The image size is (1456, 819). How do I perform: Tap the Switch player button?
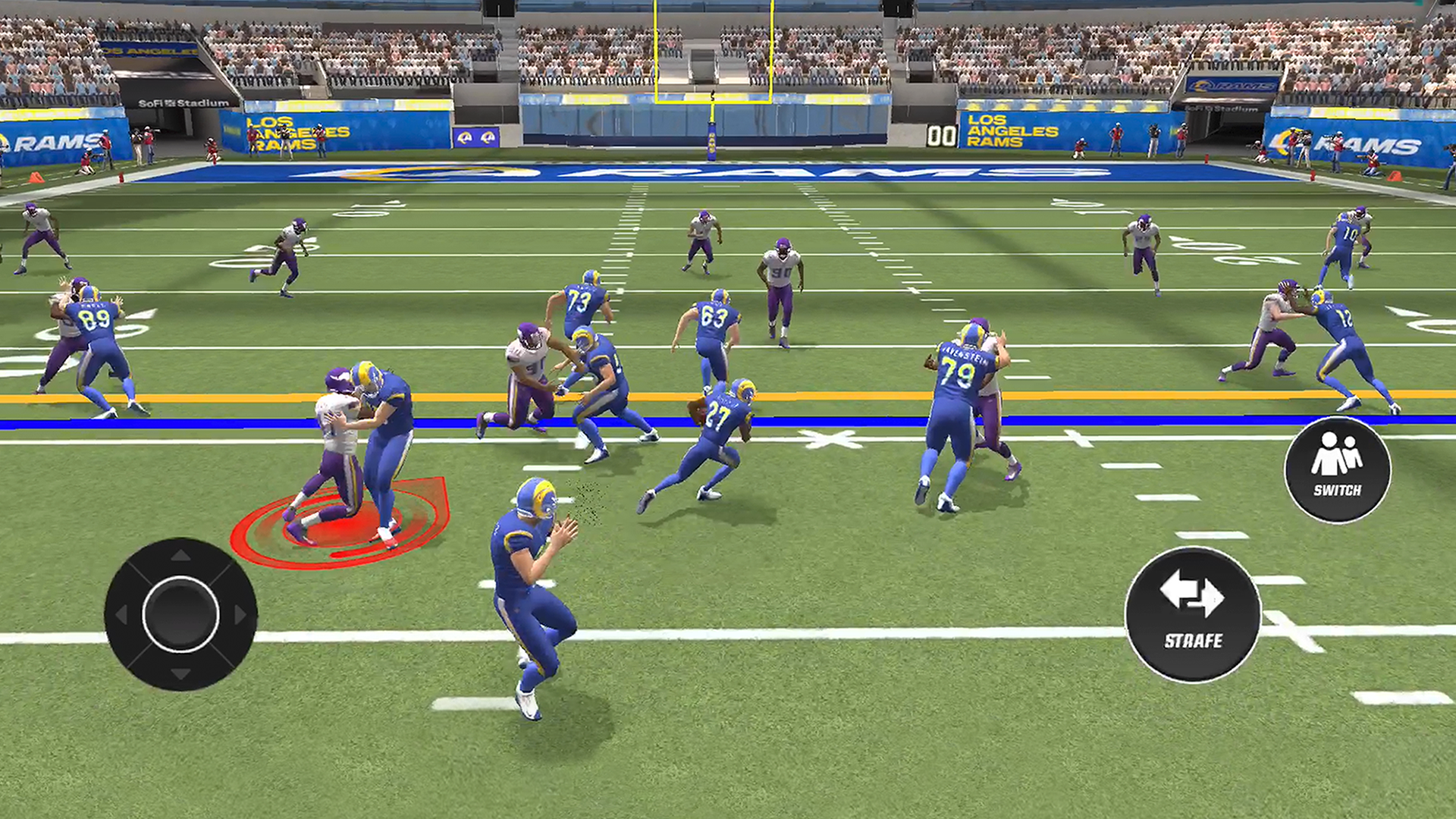click(x=1337, y=469)
